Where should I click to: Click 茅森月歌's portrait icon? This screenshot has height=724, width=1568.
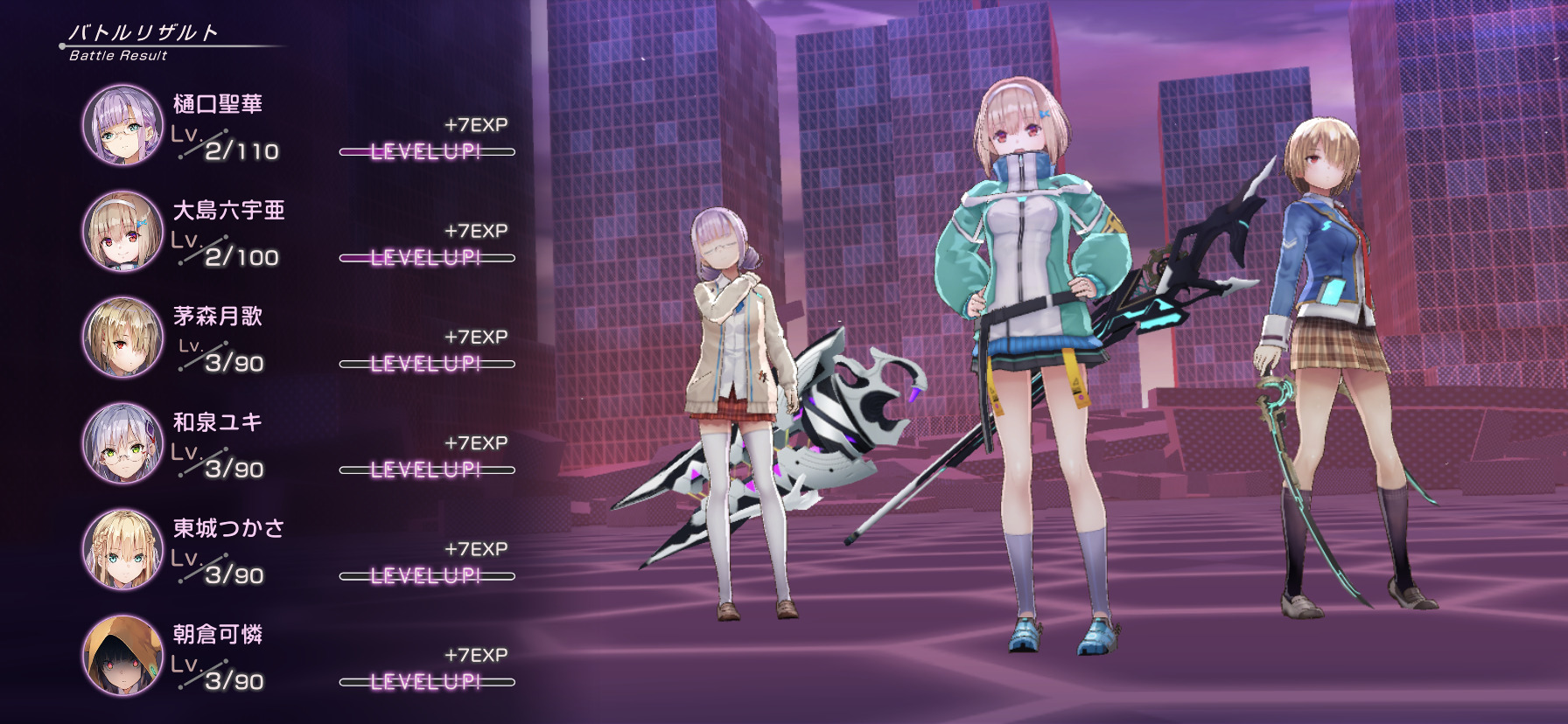123,338
